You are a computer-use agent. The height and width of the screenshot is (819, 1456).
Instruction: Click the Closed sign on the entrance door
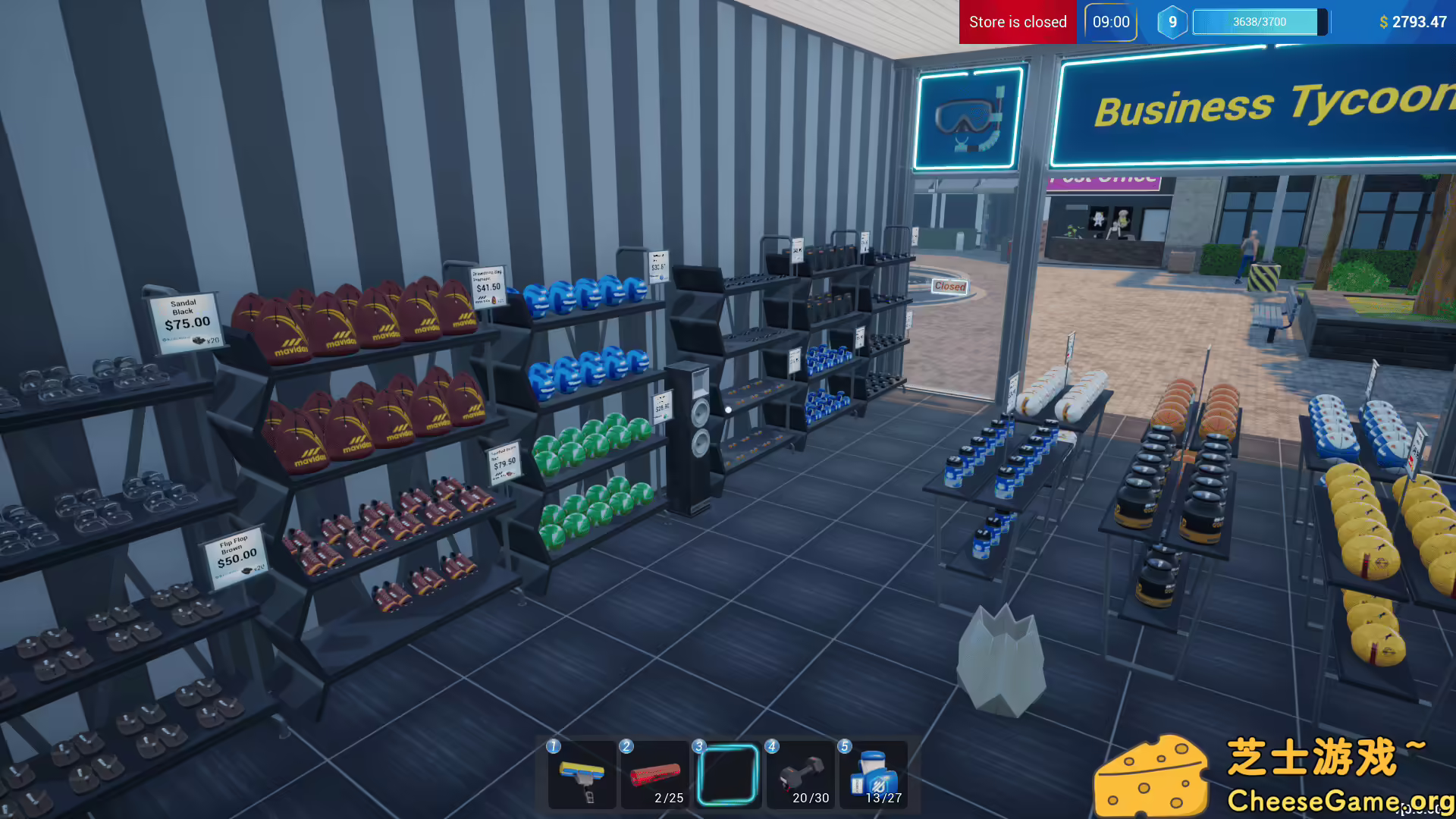coord(949,285)
